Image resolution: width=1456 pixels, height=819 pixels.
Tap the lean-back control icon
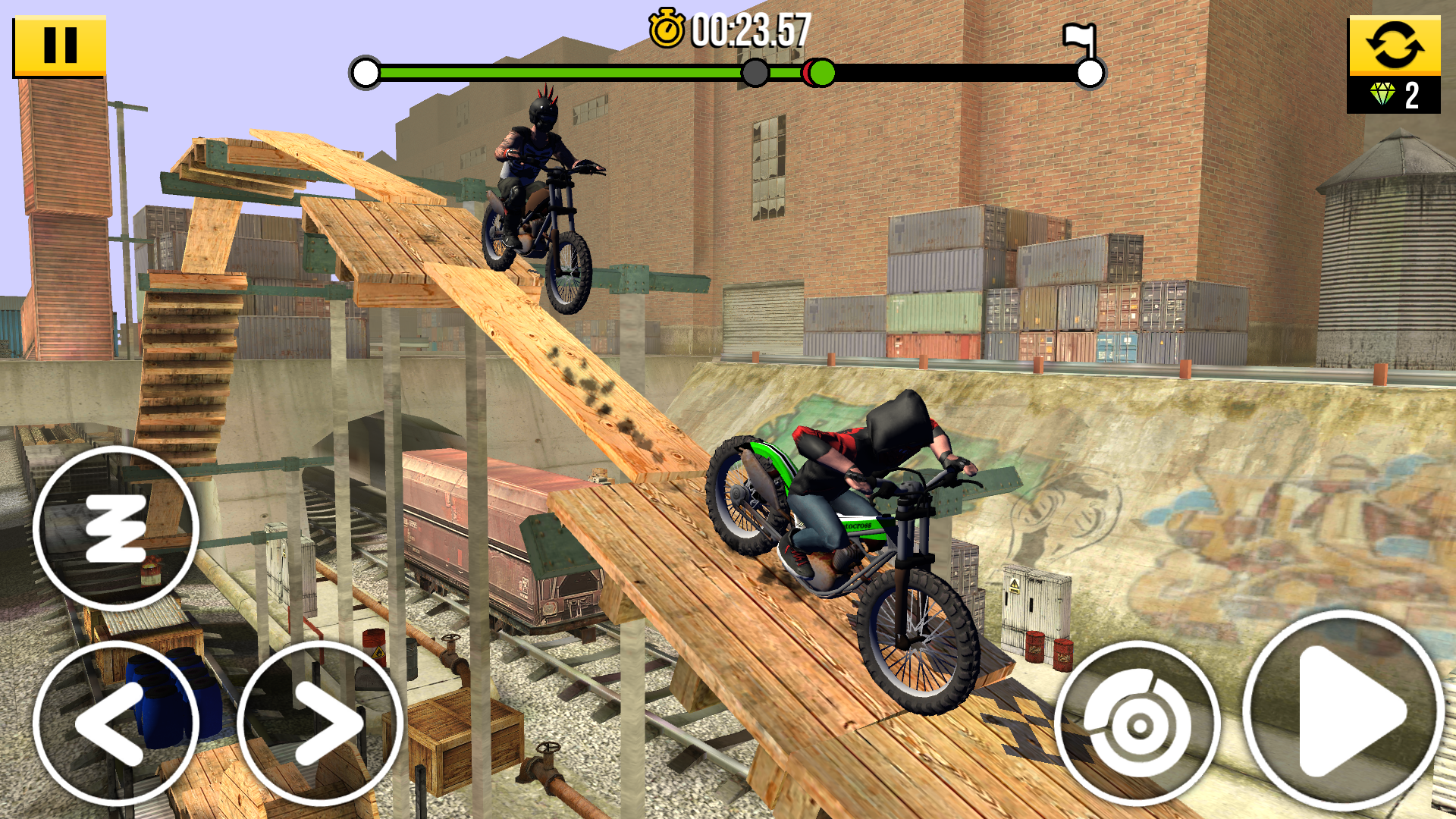tap(118, 529)
